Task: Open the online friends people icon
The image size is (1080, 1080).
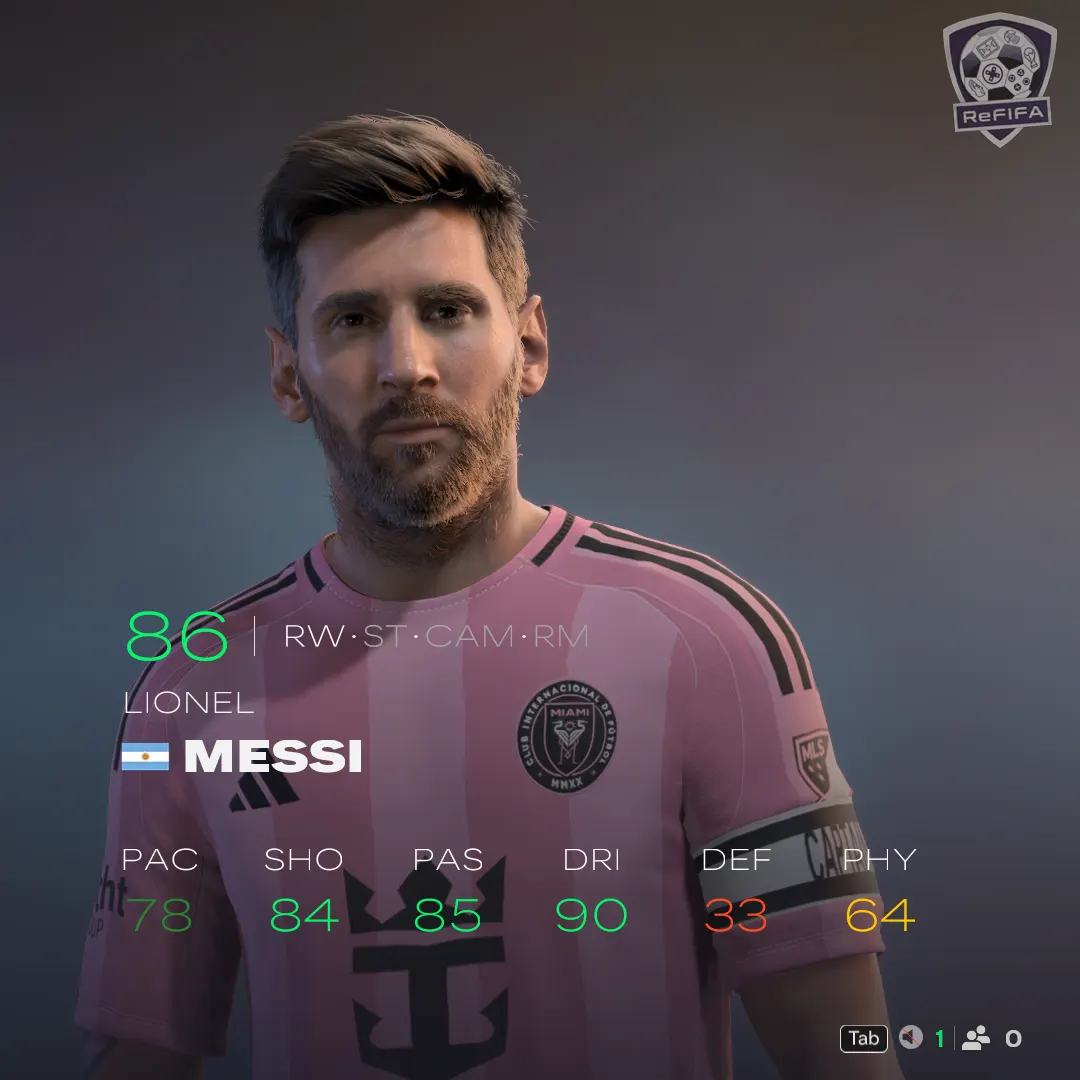Action: point(975,1038)
